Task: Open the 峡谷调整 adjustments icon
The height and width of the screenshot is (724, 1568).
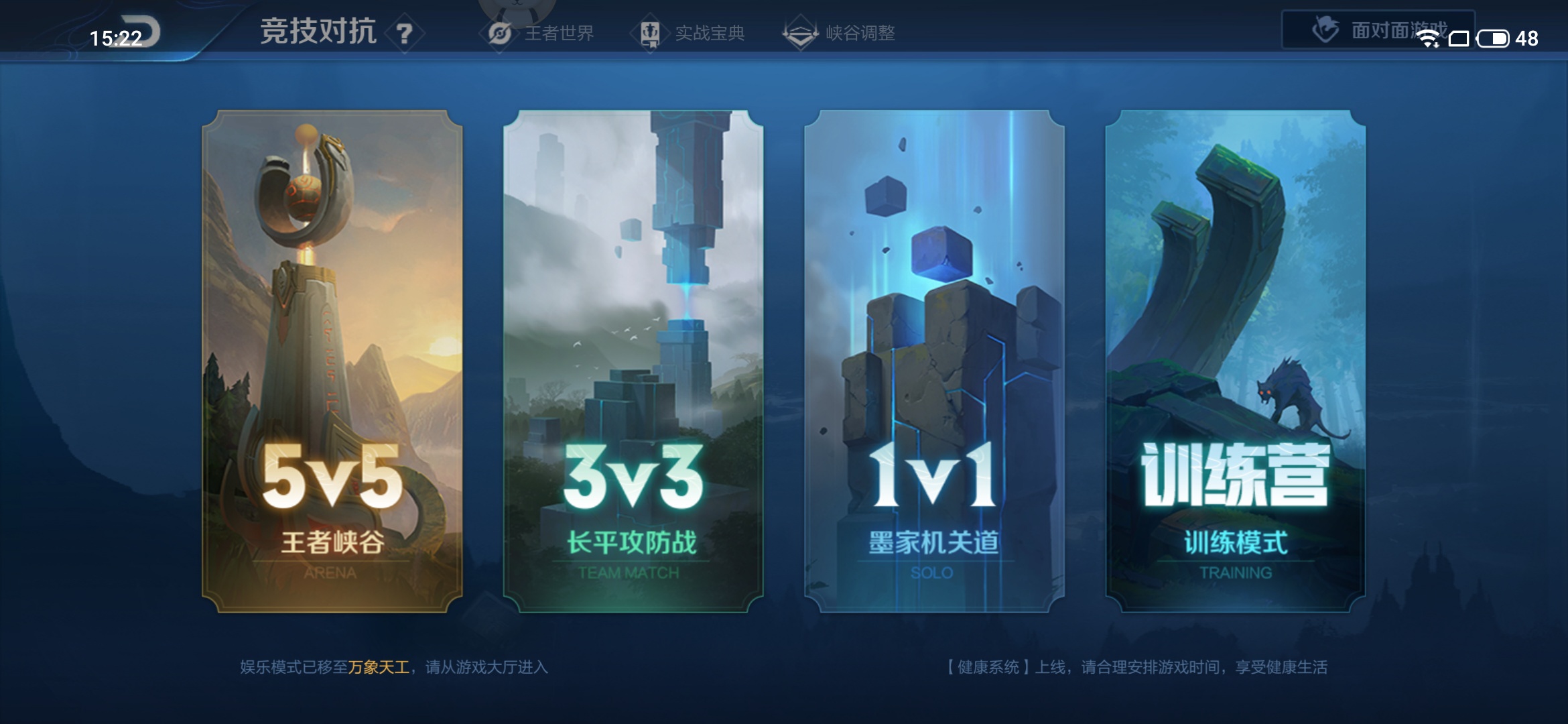Action: pos(801,32)
